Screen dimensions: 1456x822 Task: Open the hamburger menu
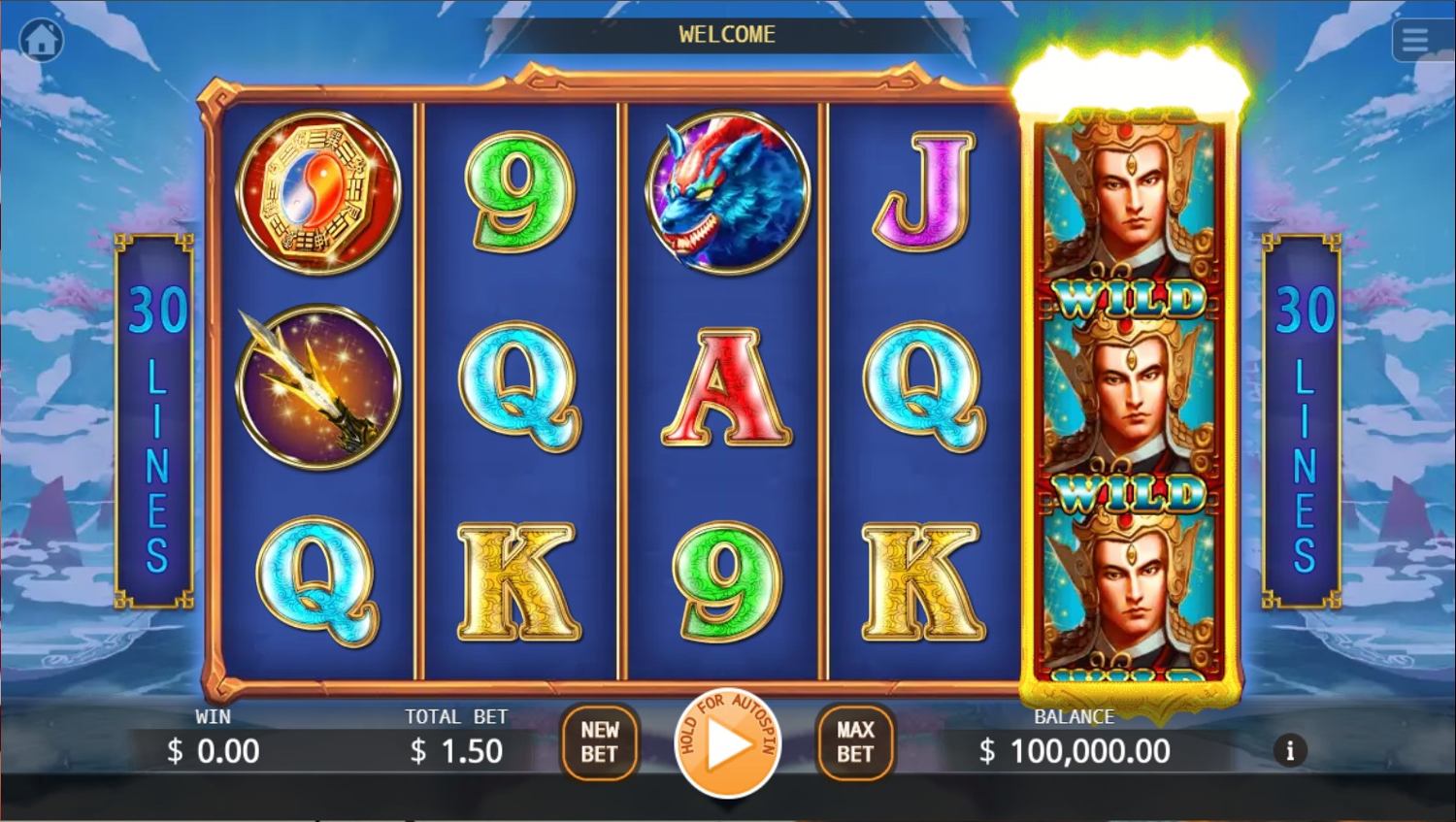coord(1415,41)
